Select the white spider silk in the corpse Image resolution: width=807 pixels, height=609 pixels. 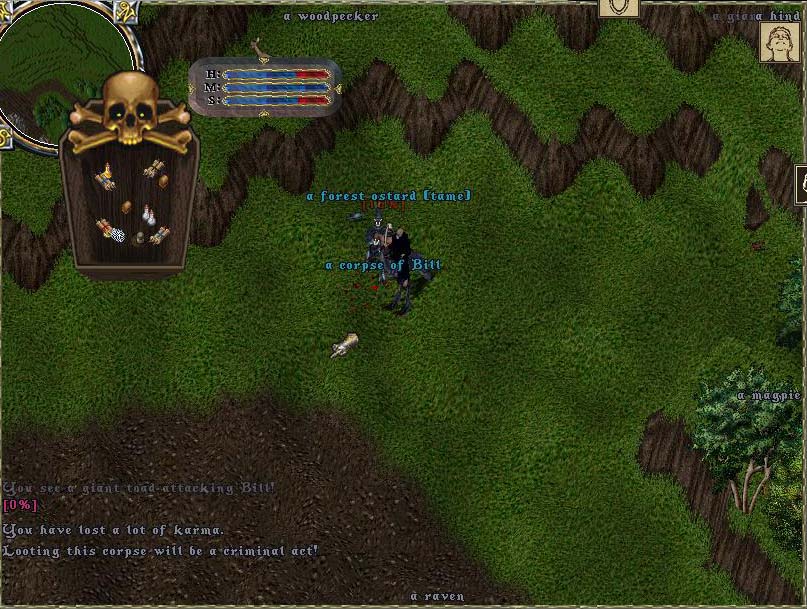117,236
